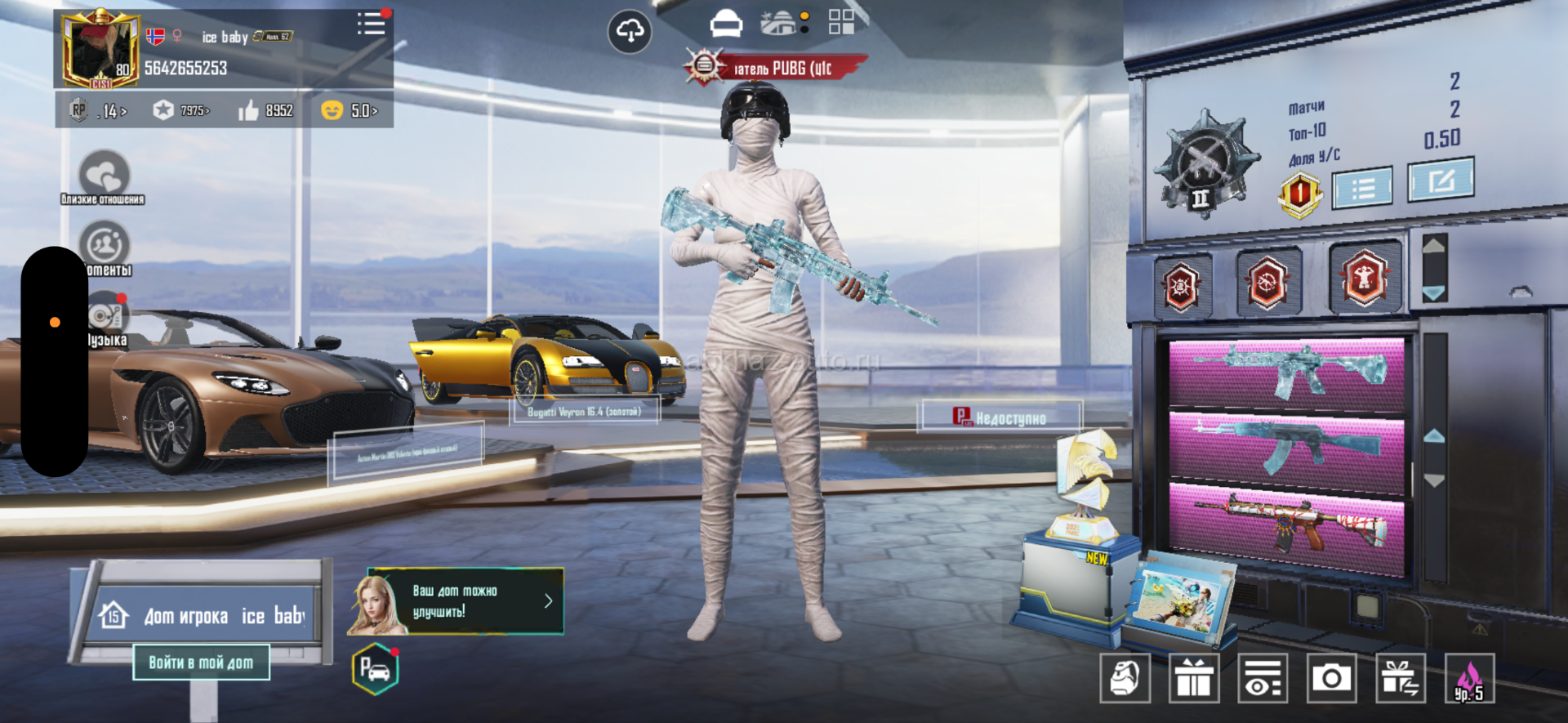1568x723 pixels.
Task: Click the camera icon in the bottom bar
Action: pos(1331,678)
